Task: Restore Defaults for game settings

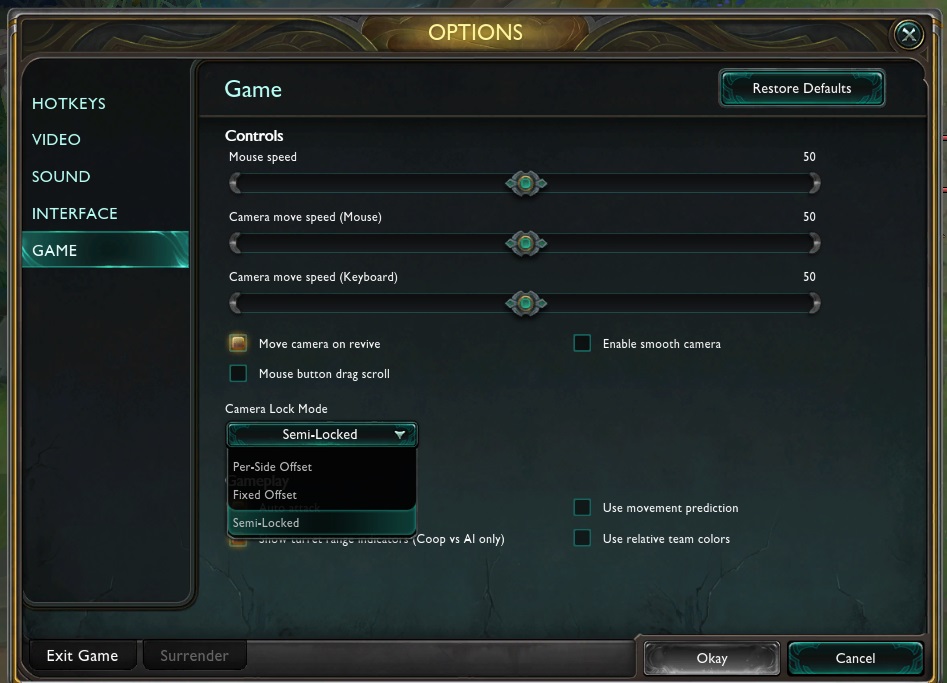Action: (801, 89)
